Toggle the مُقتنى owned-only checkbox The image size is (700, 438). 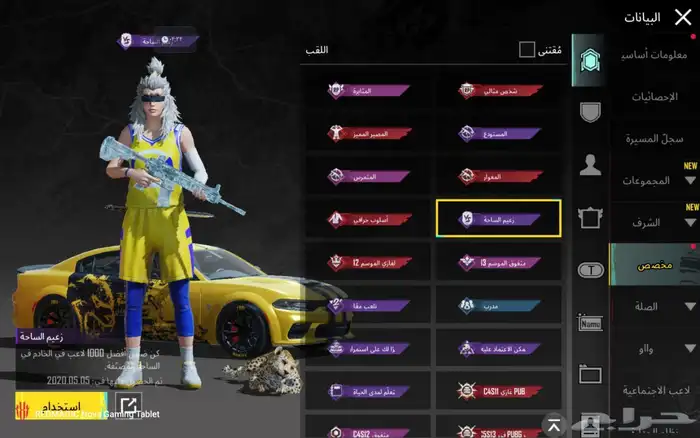(x=526, y=50)
